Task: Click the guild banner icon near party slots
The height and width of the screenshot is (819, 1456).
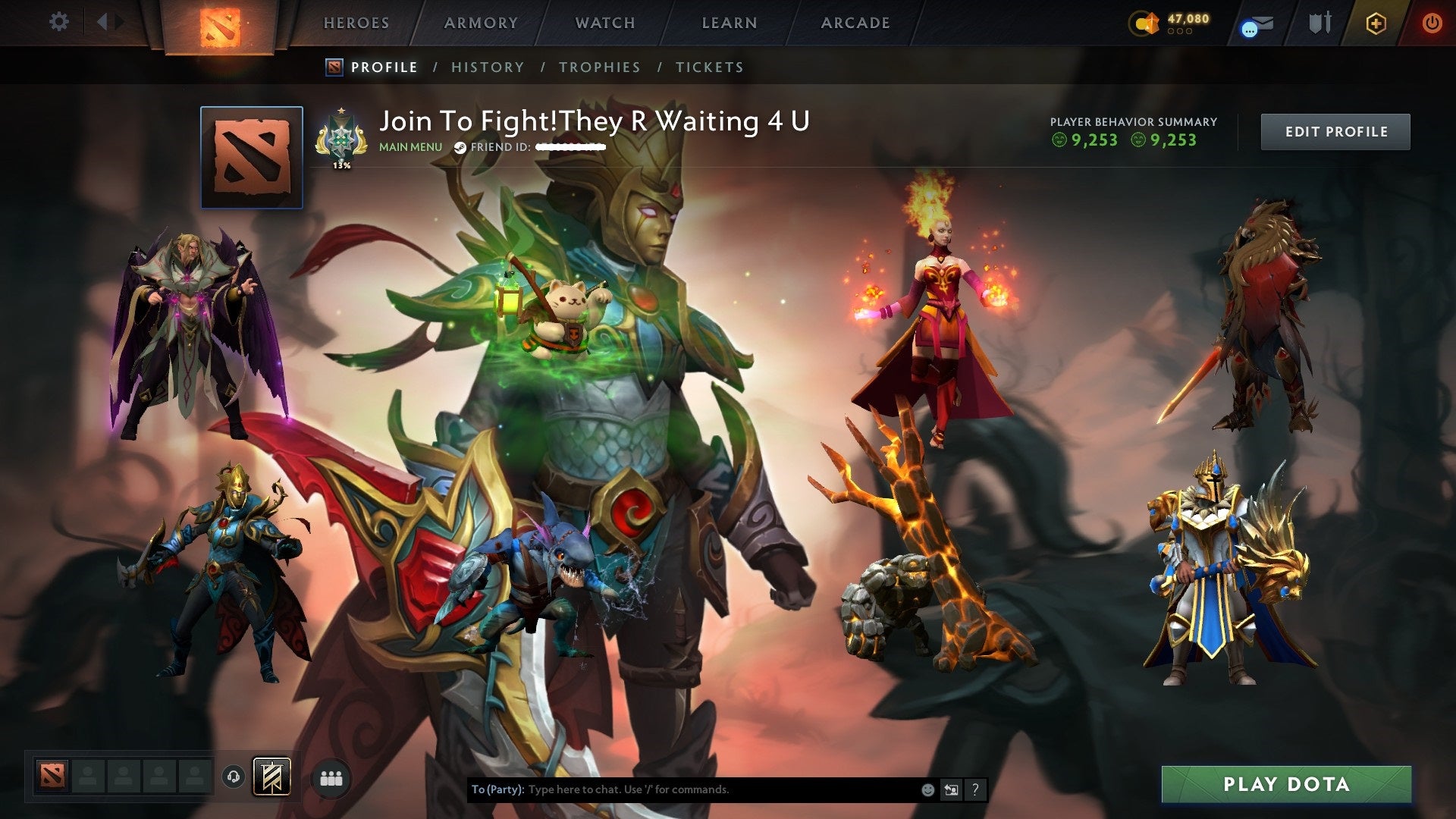Action: point(271,778)
